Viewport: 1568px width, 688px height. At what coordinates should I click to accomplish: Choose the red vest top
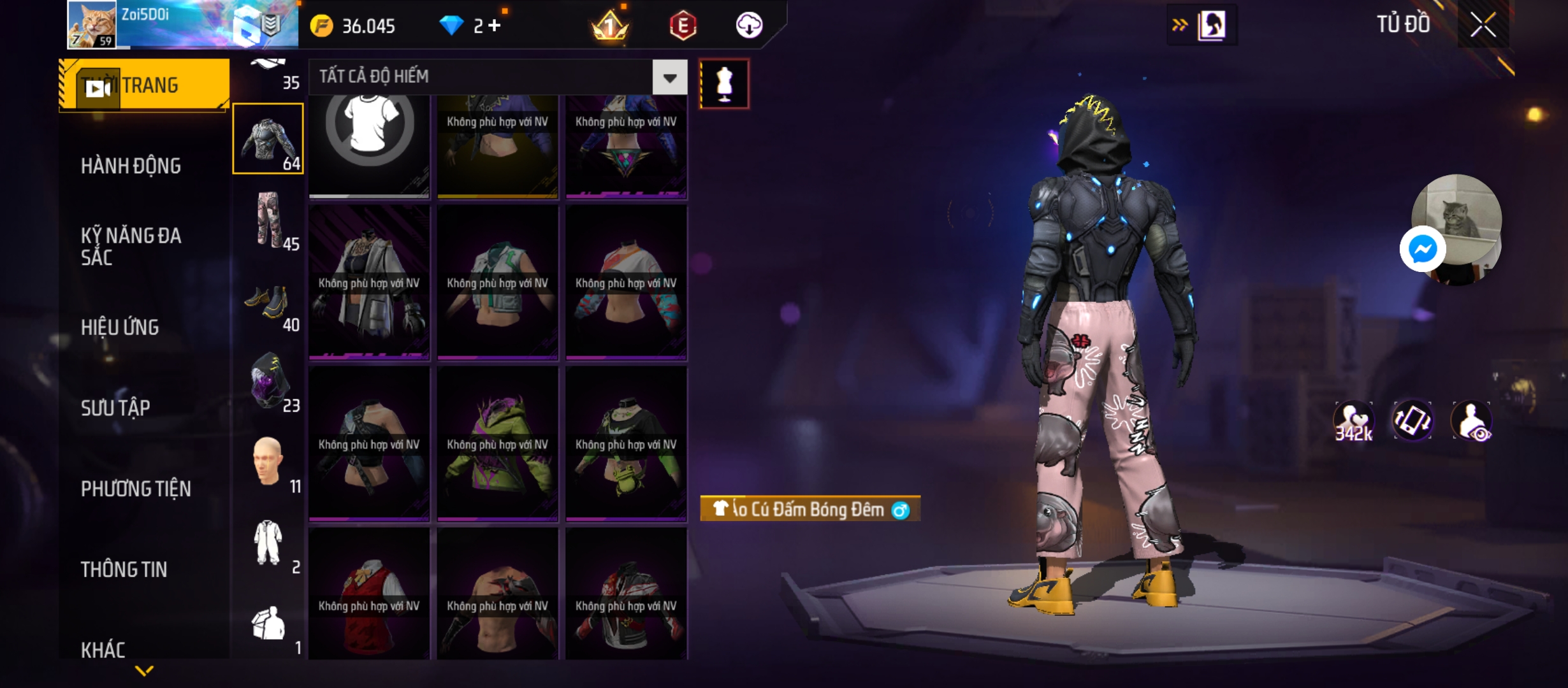pyautogui.click(x=369, y=594)
